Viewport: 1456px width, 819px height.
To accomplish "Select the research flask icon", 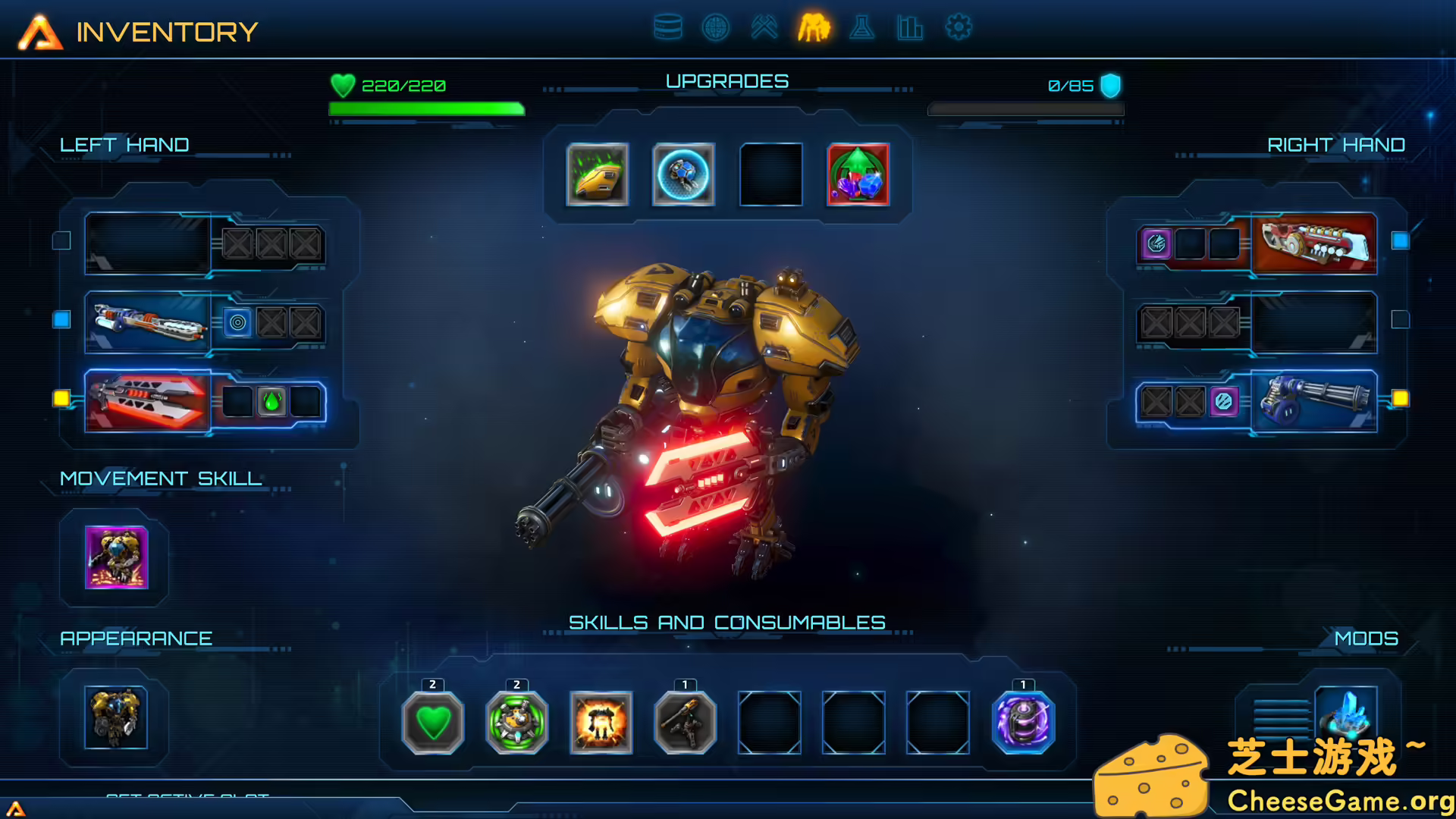I will coord(862,27).
